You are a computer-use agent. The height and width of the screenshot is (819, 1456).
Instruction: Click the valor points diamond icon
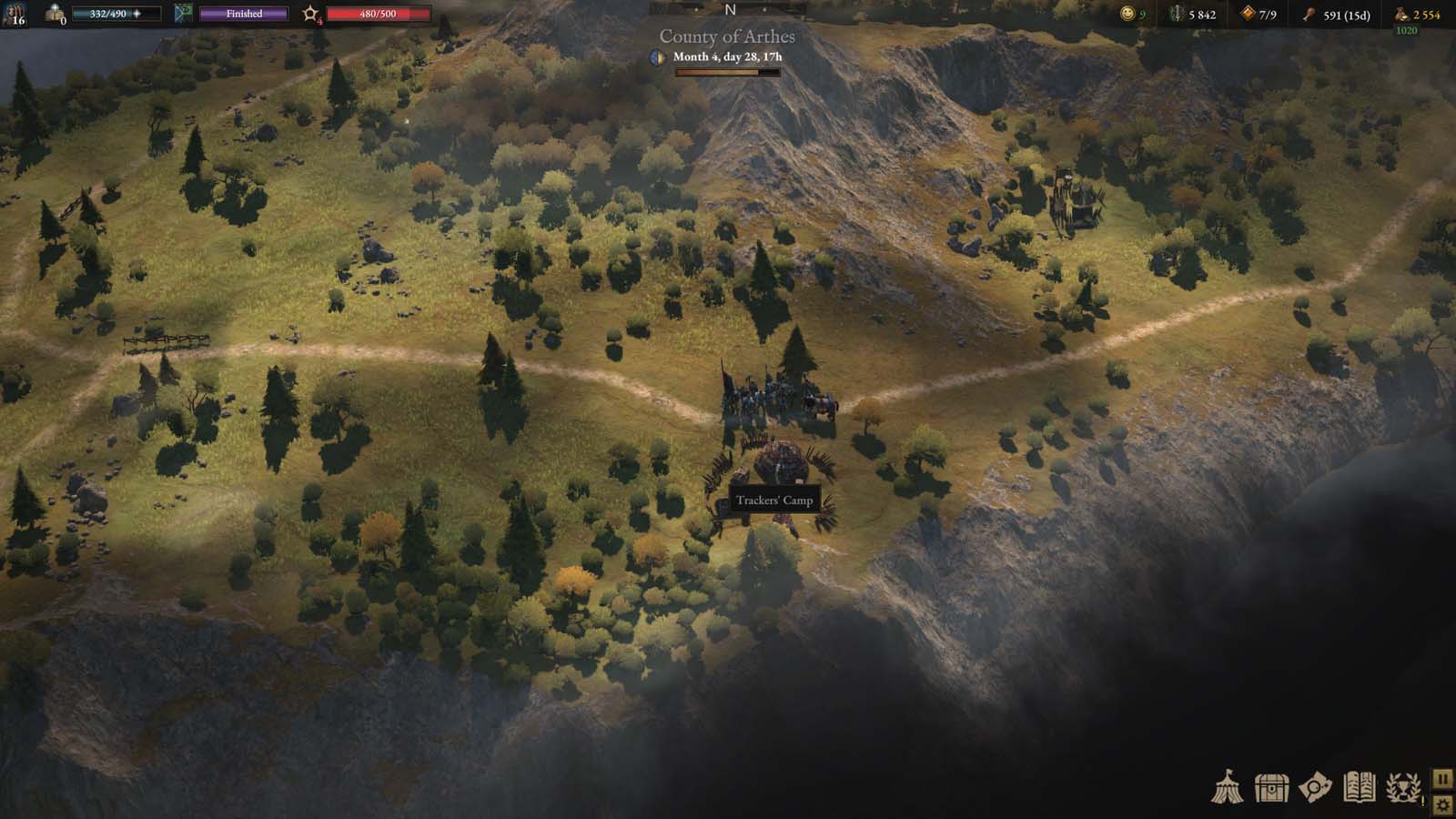coord(1249,14)
